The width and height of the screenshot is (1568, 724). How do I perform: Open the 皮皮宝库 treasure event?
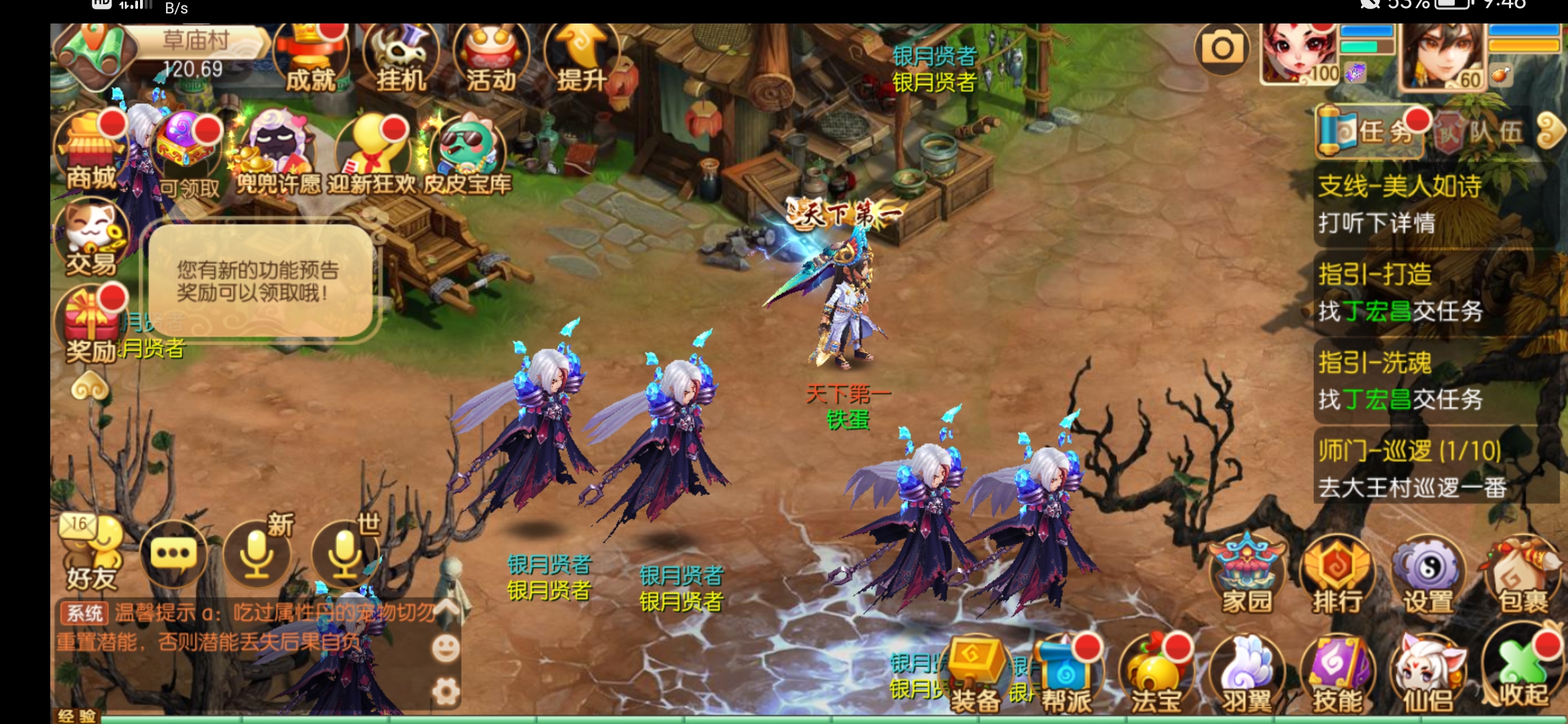point(468,156)
